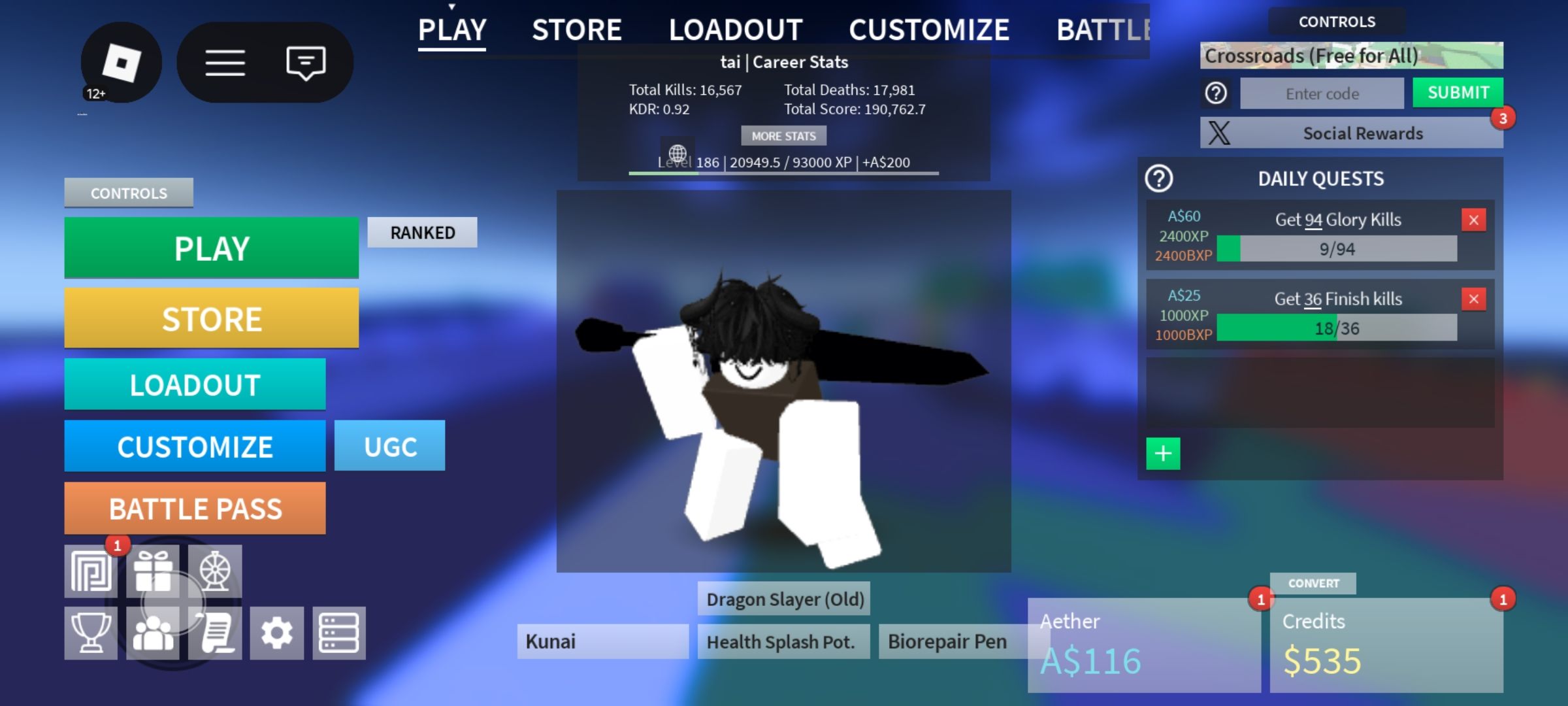Open the settings gear icon
Viewport: 1568px width, 706px height.
[x=277, y=633]
